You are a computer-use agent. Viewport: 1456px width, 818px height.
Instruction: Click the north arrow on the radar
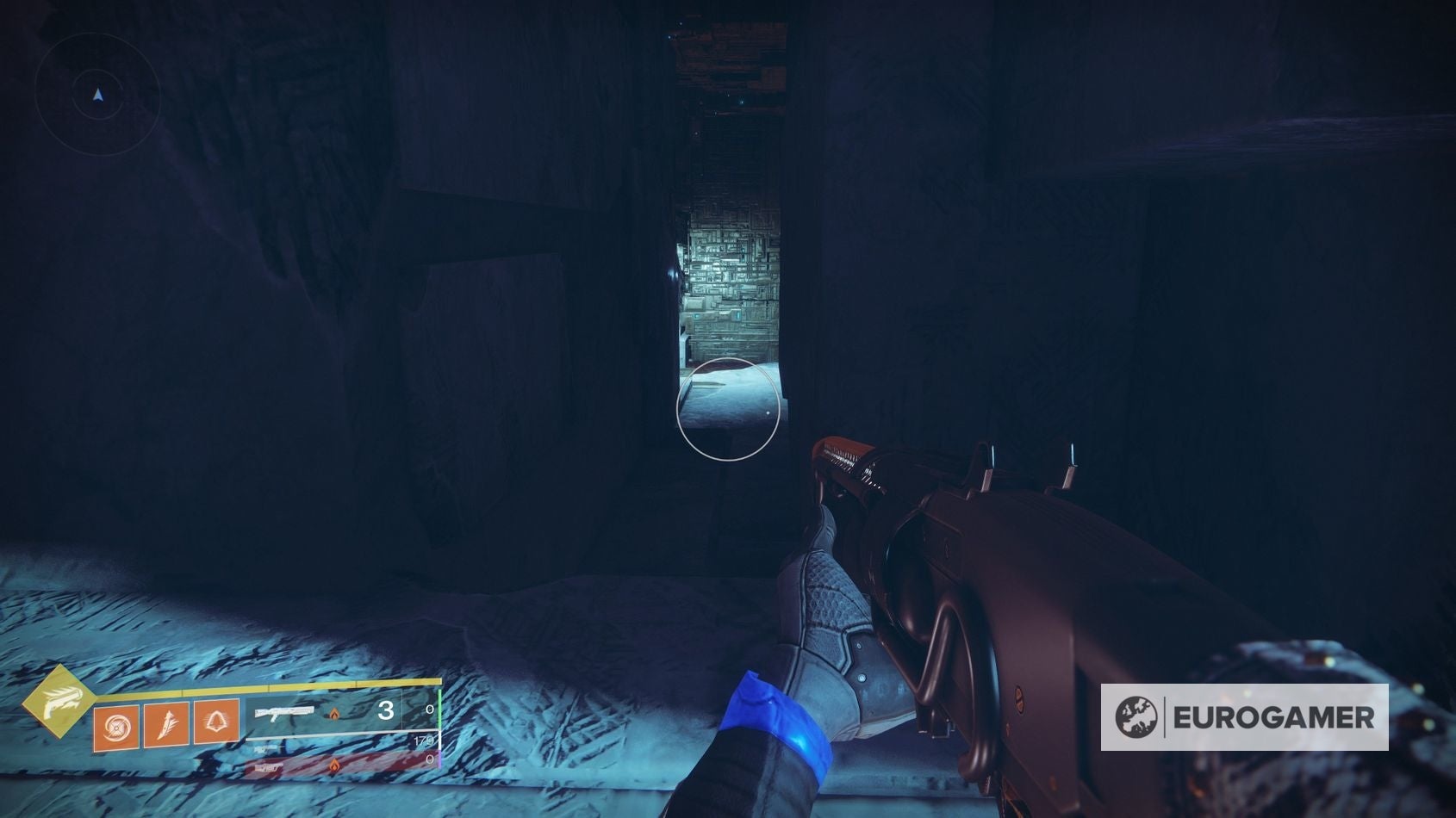click(97, 95)
